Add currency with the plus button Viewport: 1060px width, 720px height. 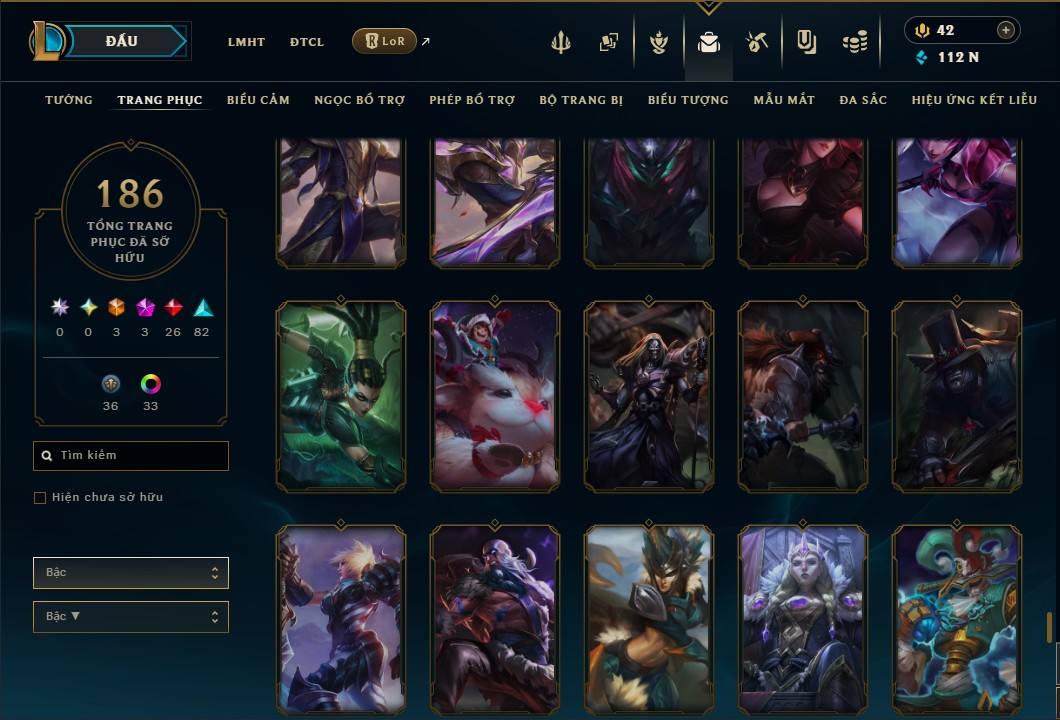coord(1005,30)
